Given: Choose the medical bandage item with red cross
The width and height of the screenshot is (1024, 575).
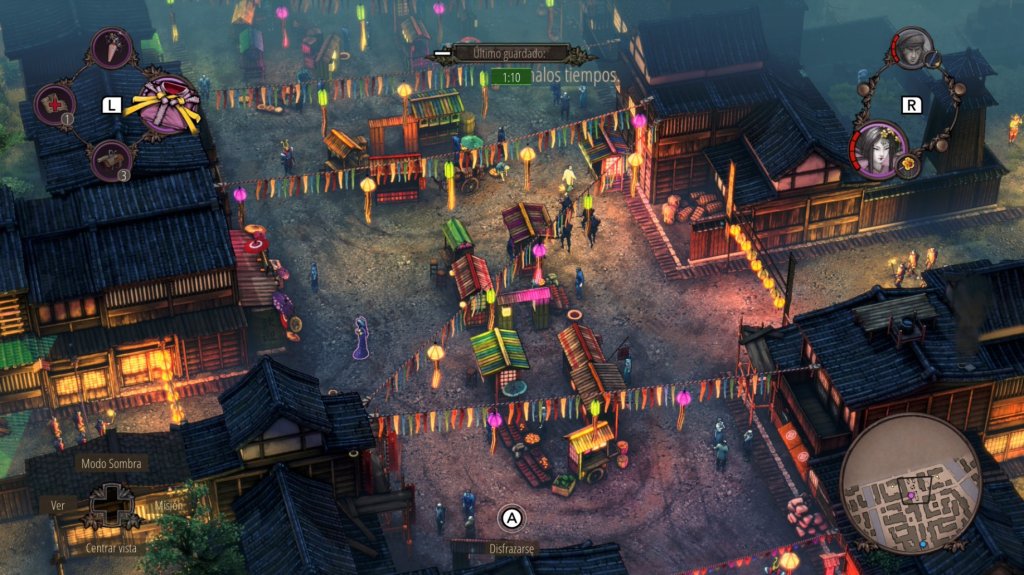Looking at the screenshot, I should point(55,103).
